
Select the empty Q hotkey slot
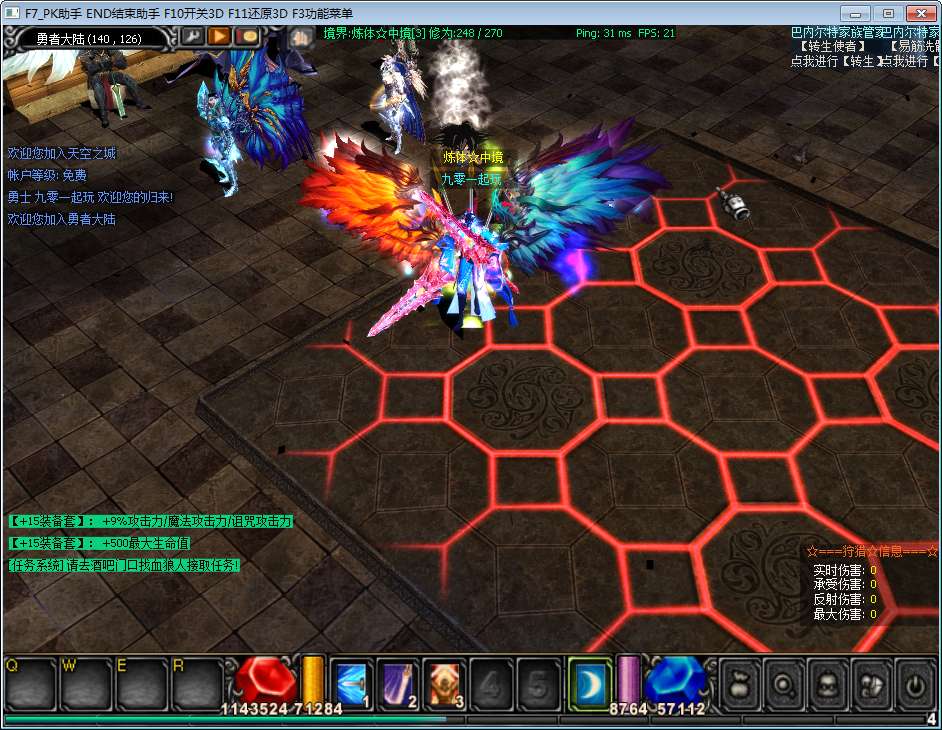coord(30,684)
